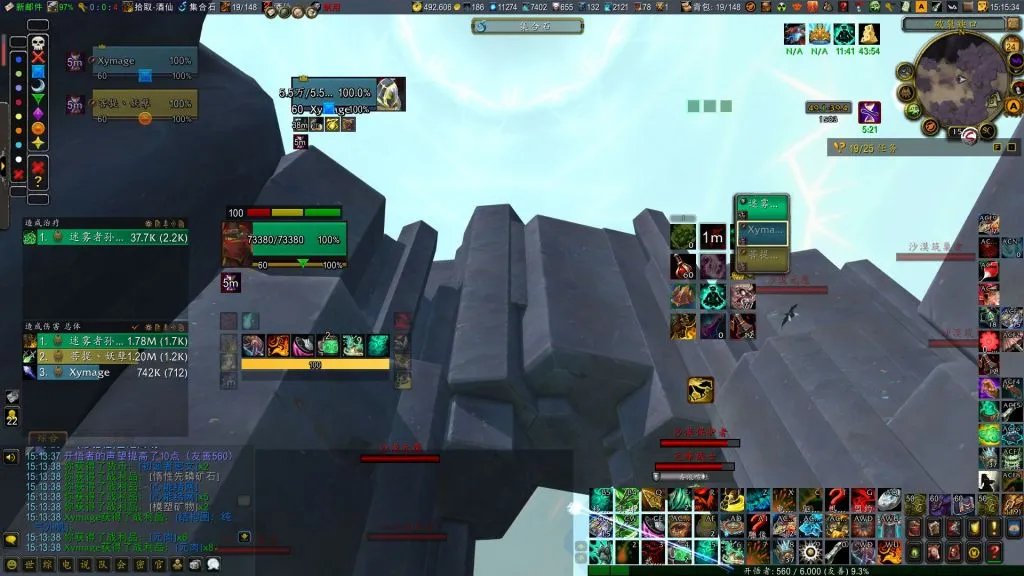Select the hourglass buff icon showing 5:21
1024x576 pixels.
869,112
